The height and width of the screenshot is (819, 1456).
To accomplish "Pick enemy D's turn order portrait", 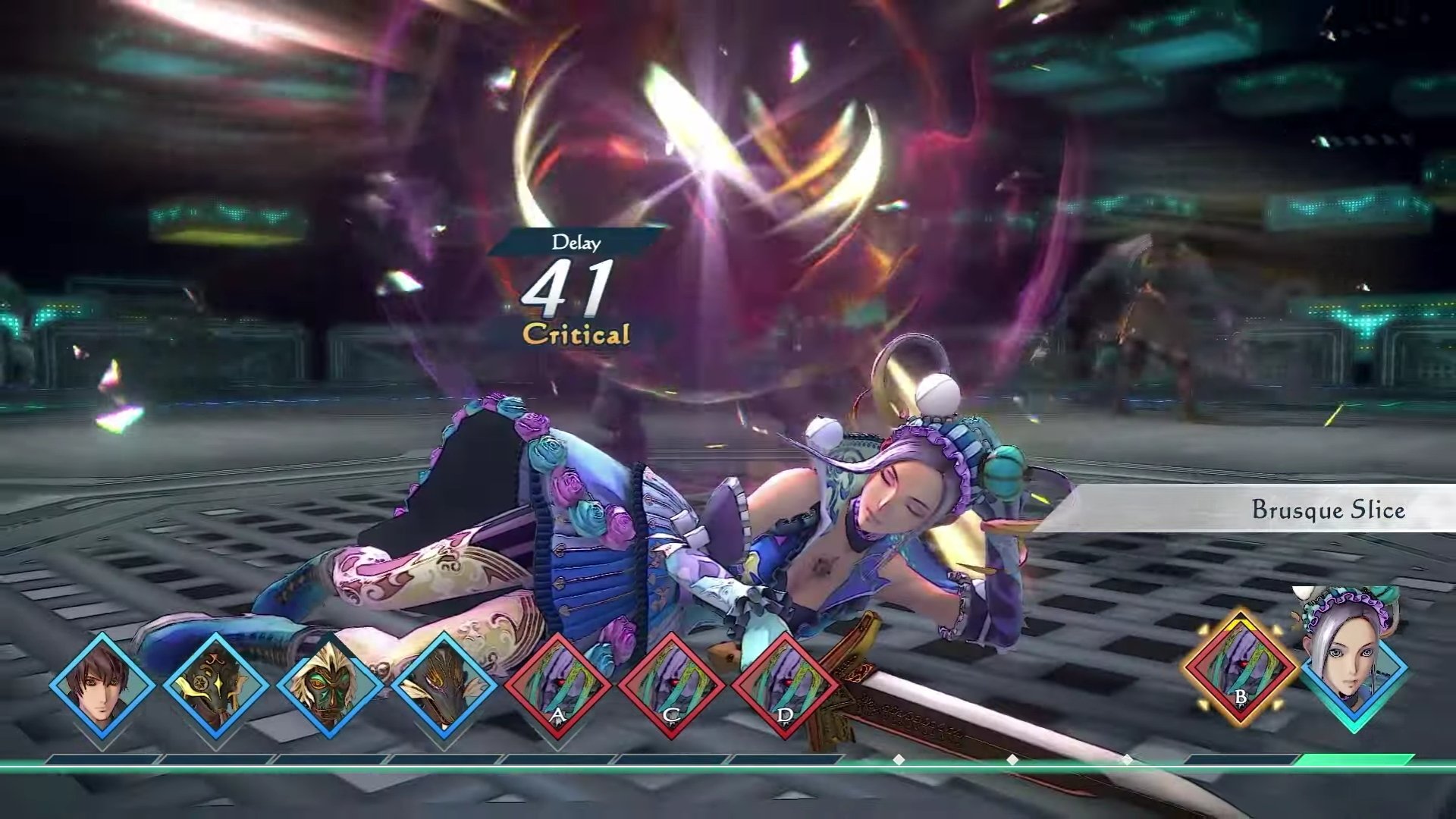I will point(785,685).
